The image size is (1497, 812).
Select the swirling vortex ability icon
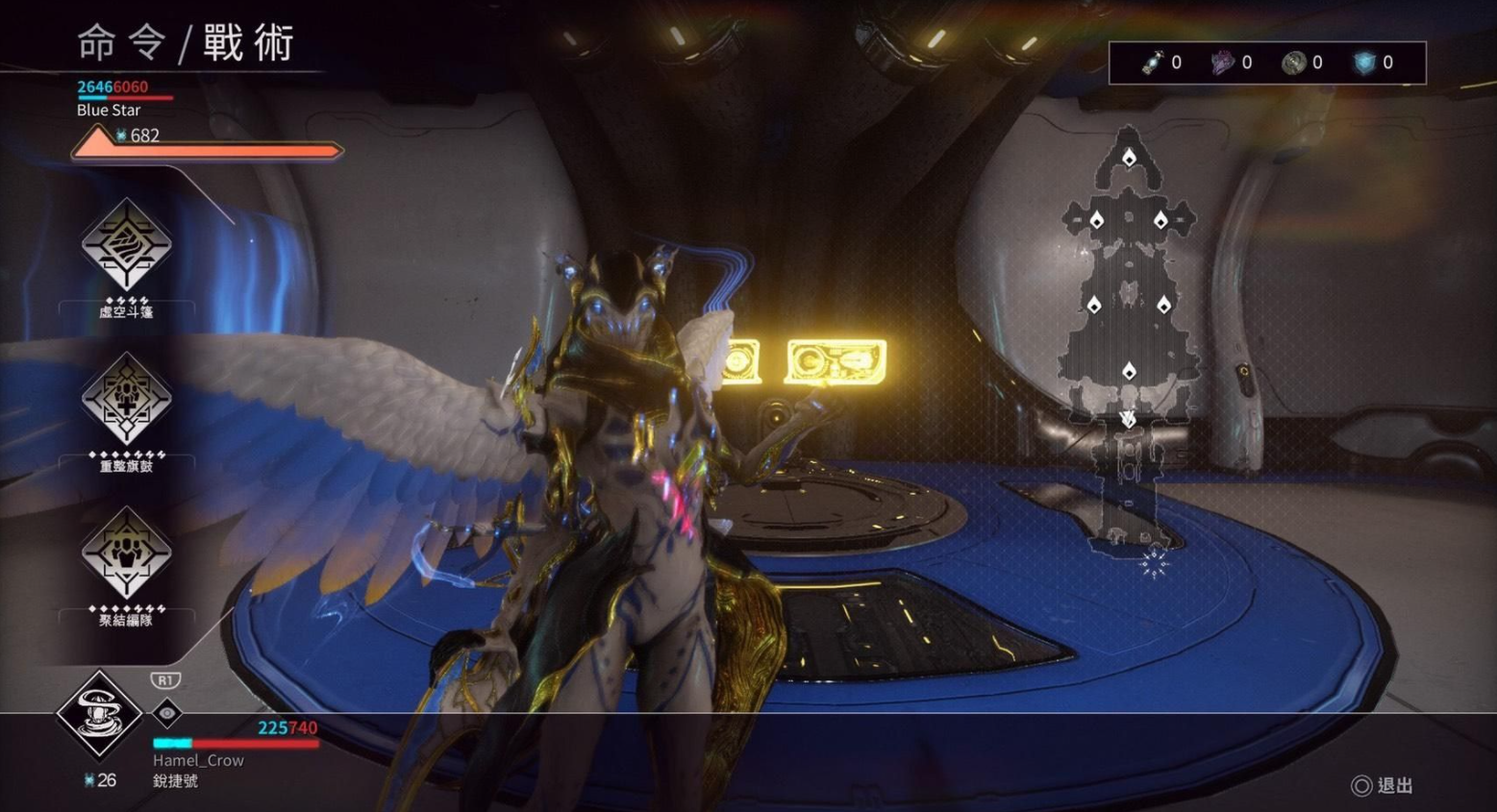click(99, 714)
